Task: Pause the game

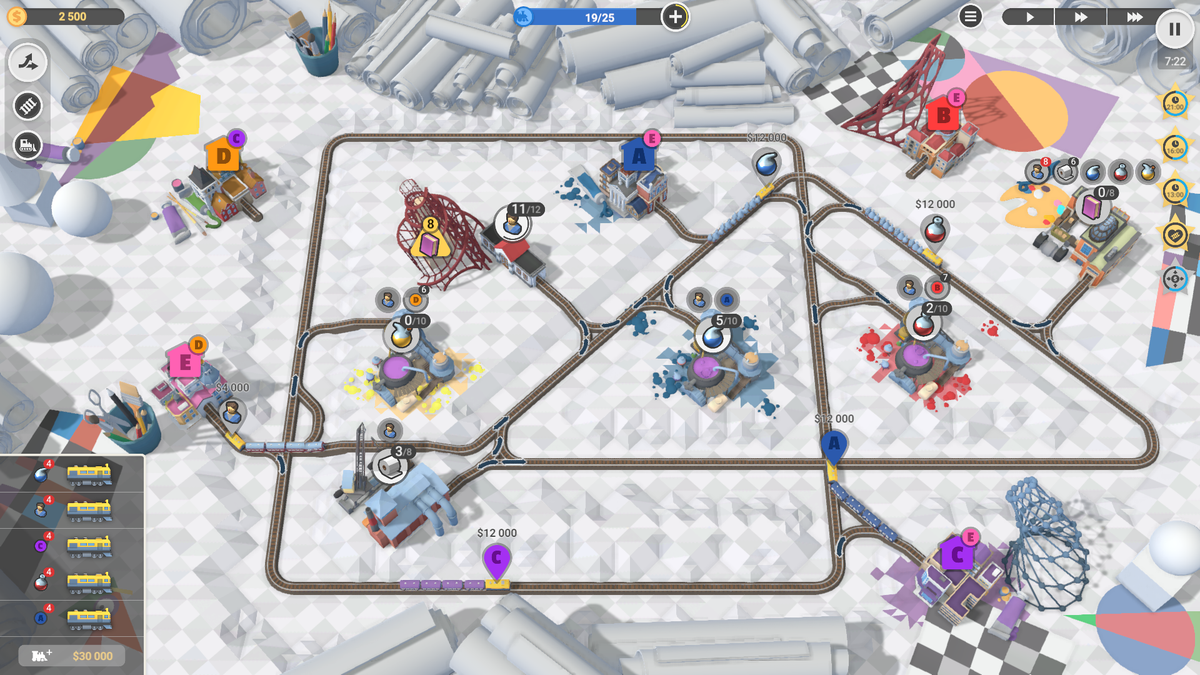Action: (1175, 28)
